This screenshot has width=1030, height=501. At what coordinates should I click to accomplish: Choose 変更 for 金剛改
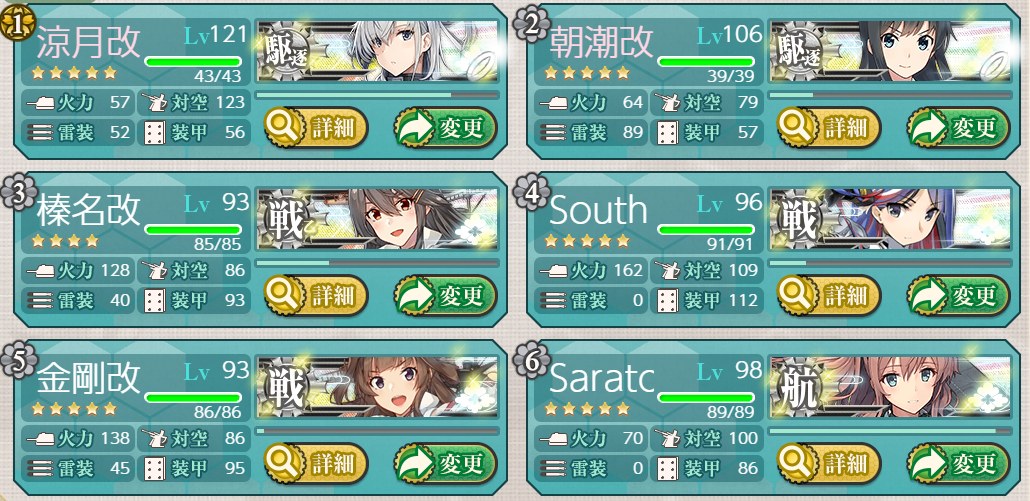tap(445, 463)
